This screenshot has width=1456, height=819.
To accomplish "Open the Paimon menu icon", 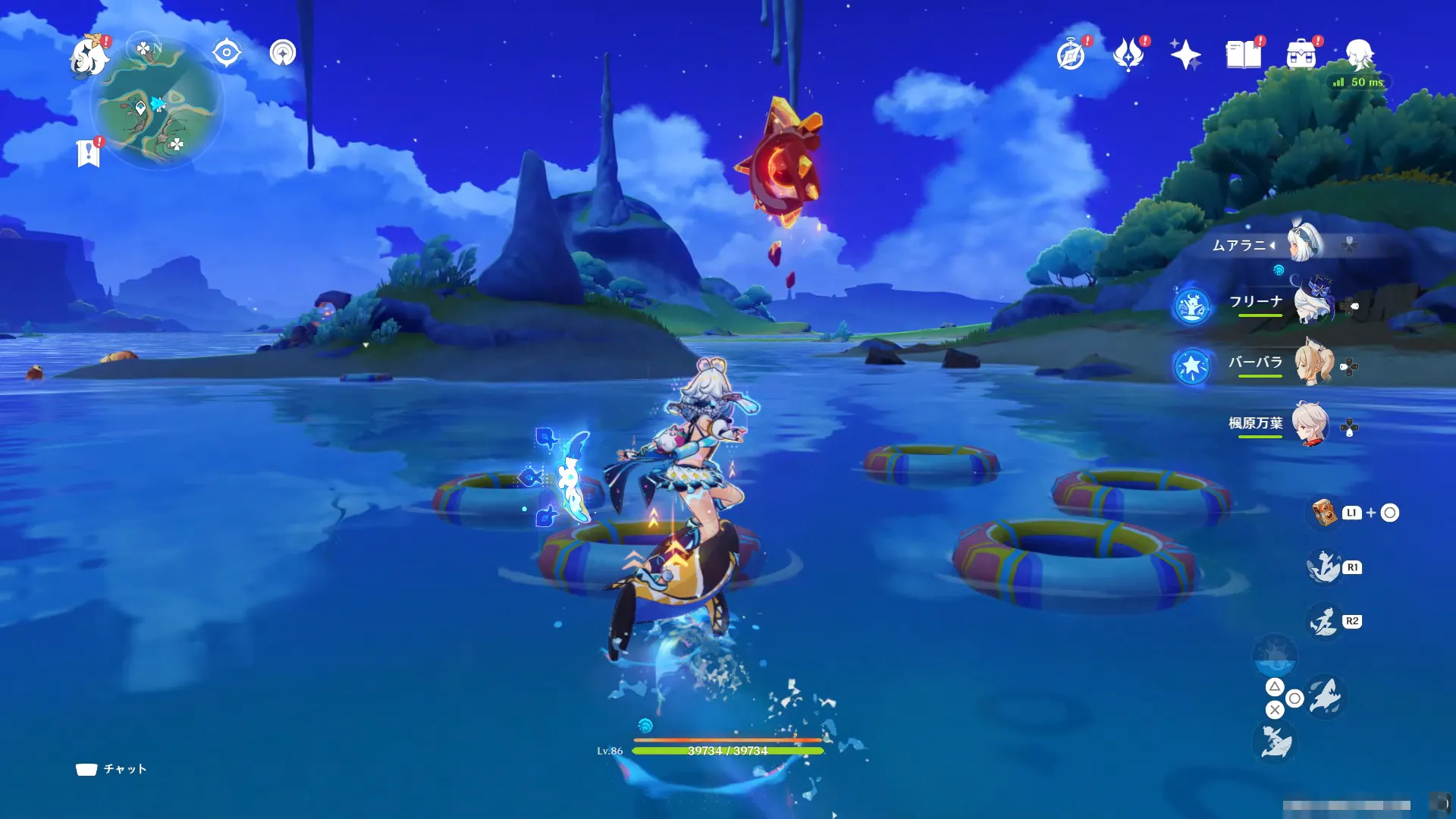I will 90,57.
